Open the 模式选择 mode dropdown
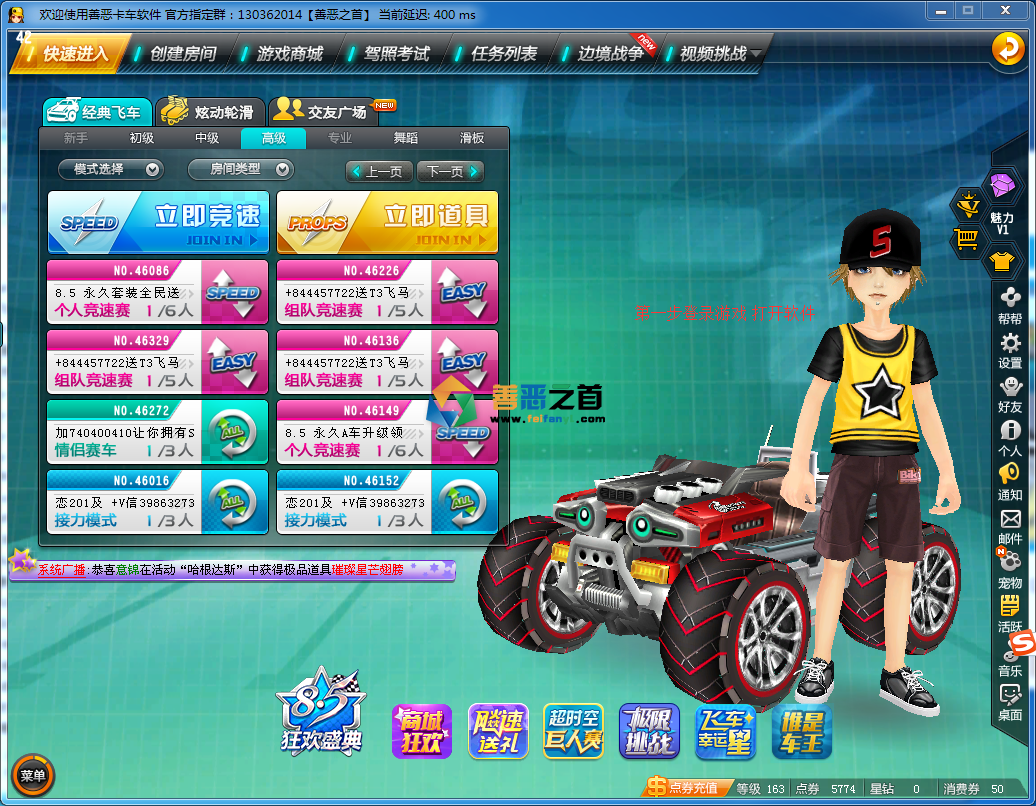1036x806 pixels. tap(110, 170)
